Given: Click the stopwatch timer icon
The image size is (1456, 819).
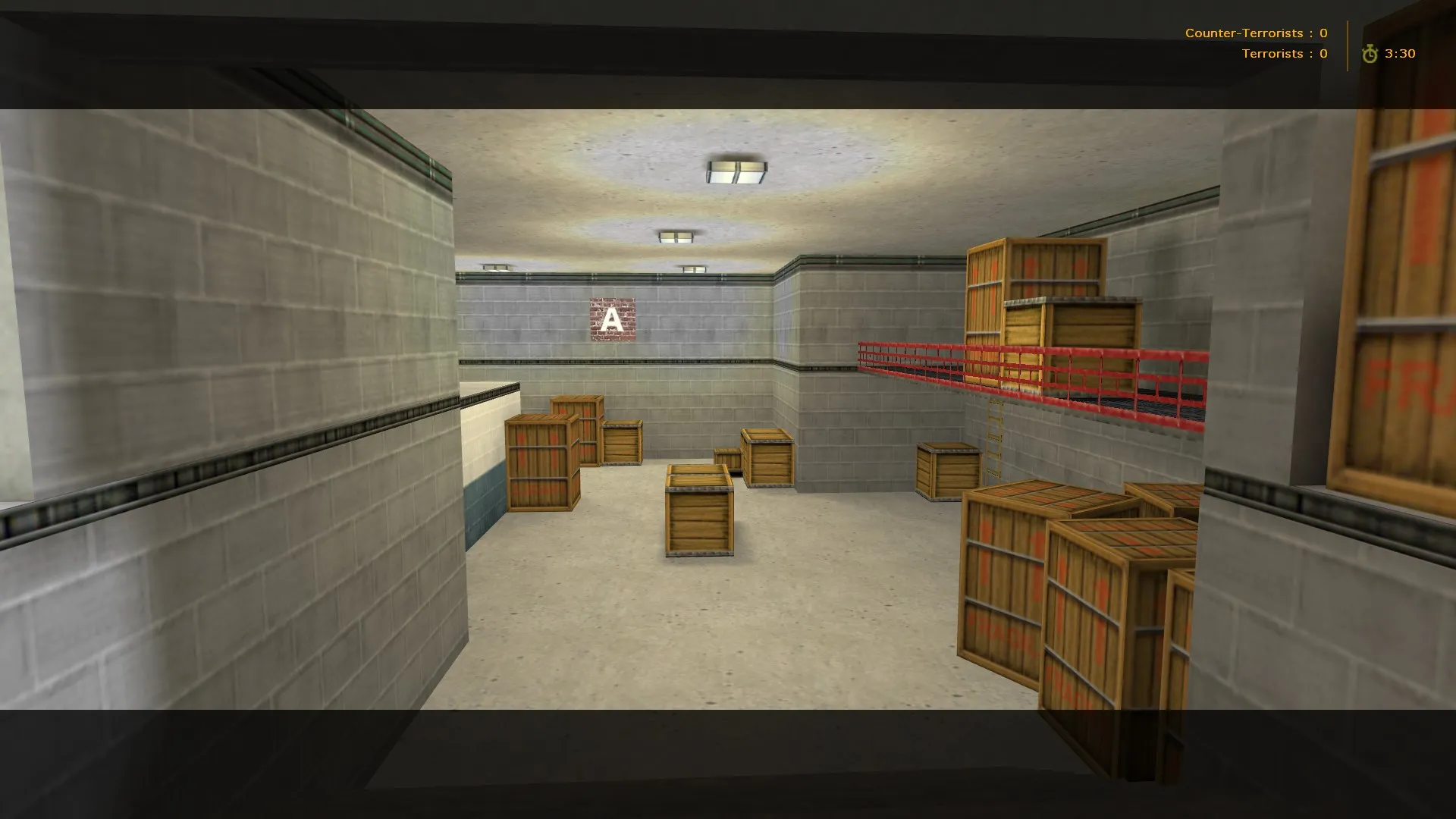Looking at the screenshot, I should pyautogui.click(x=1370, y=53).
